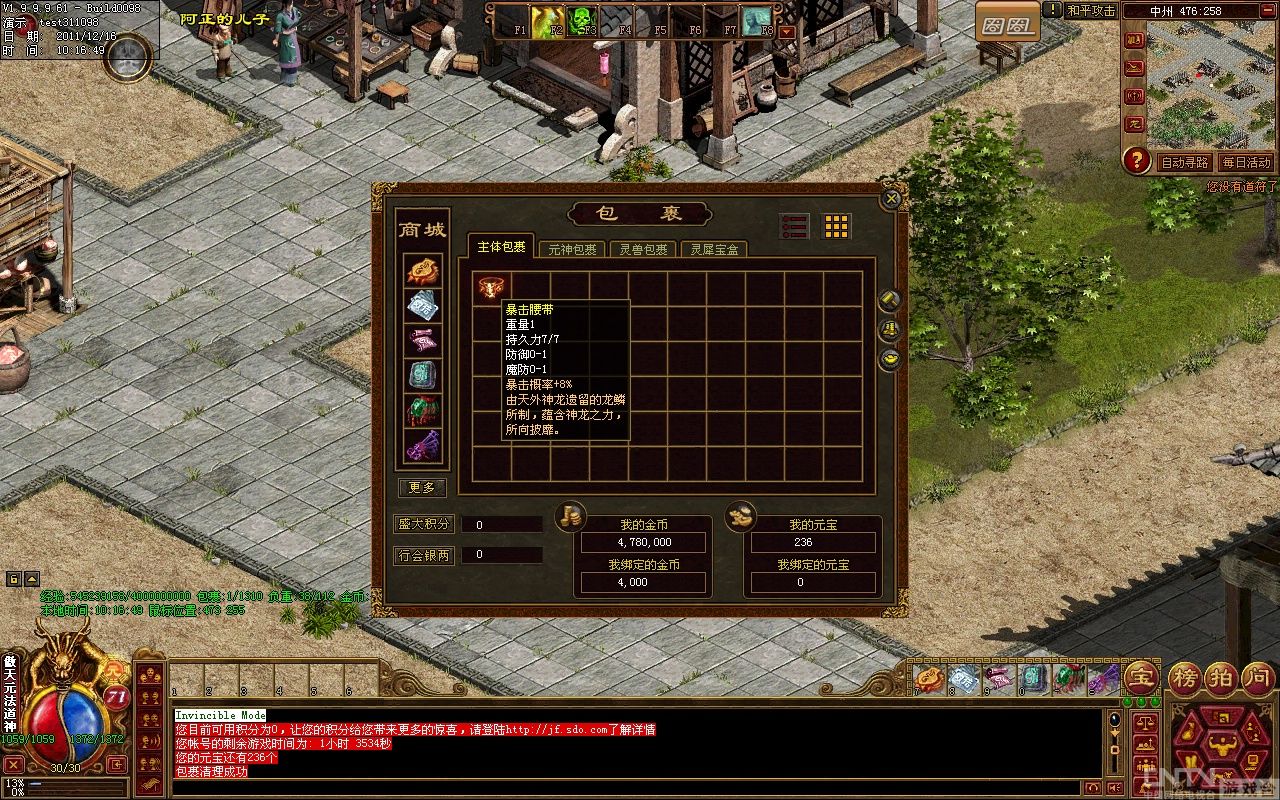Open the 榜 rankings button
Image resolution: width=1280 pixels, height=800 pixels.
1187,677
